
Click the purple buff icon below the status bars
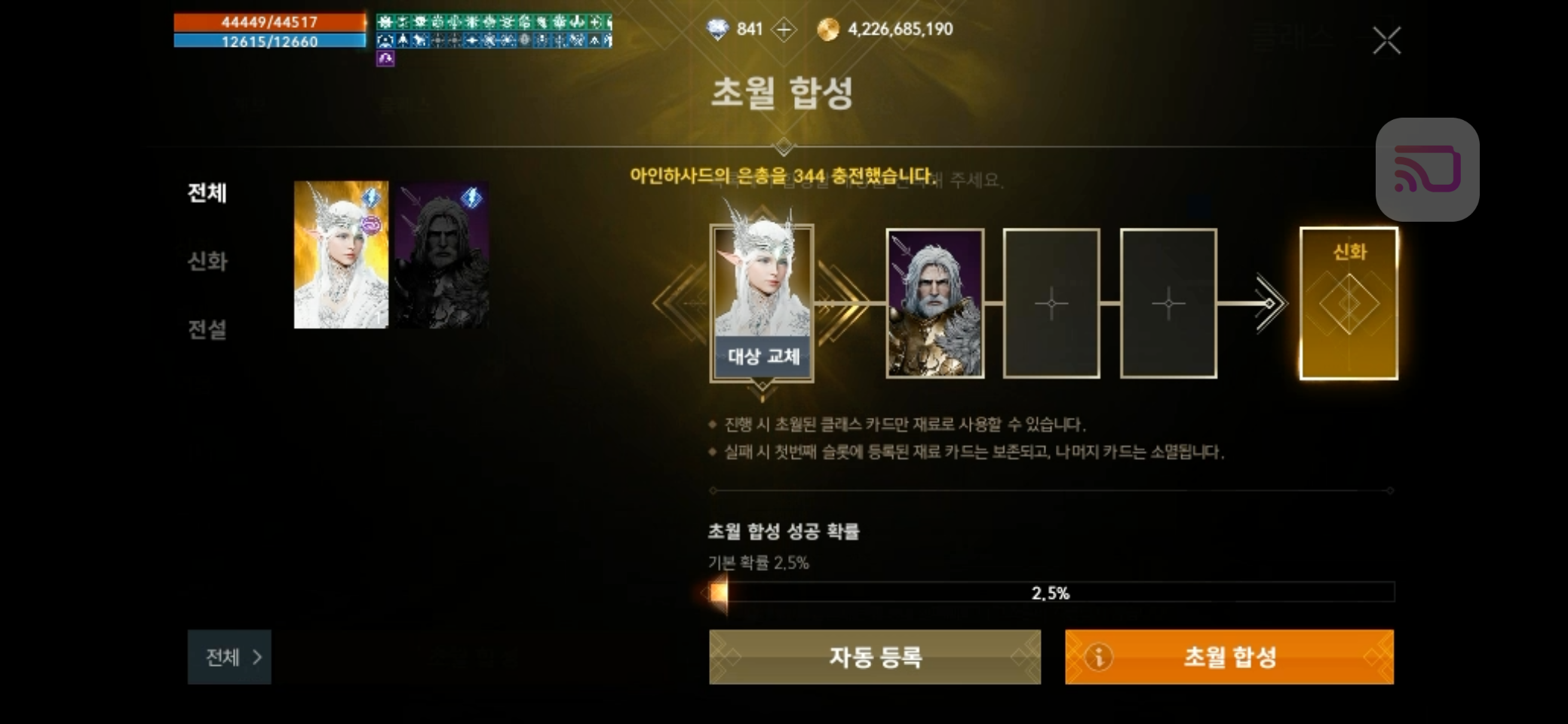385,59
